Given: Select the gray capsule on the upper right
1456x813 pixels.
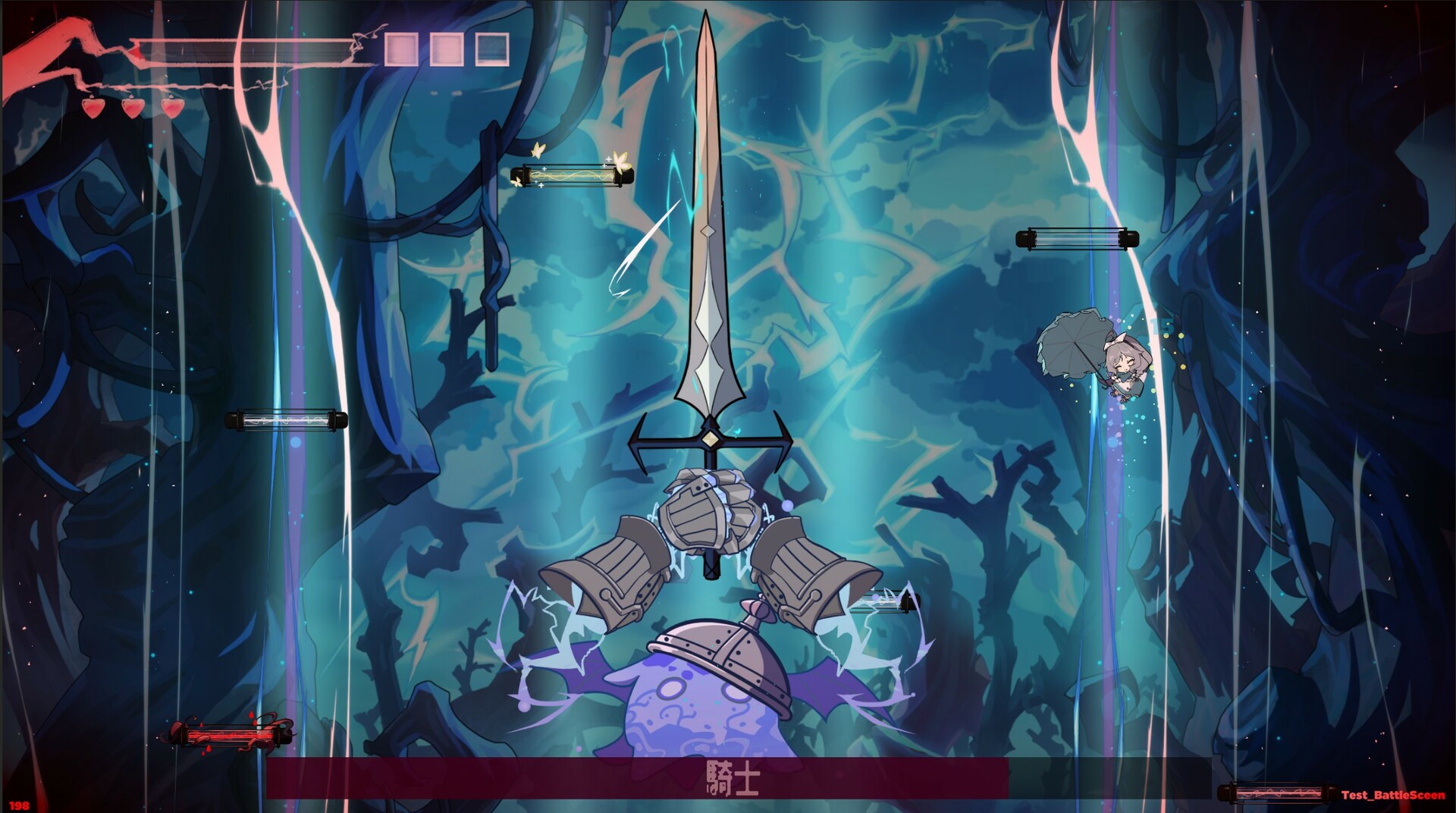Looking at the screenshot, I should tap(1077, 237).
